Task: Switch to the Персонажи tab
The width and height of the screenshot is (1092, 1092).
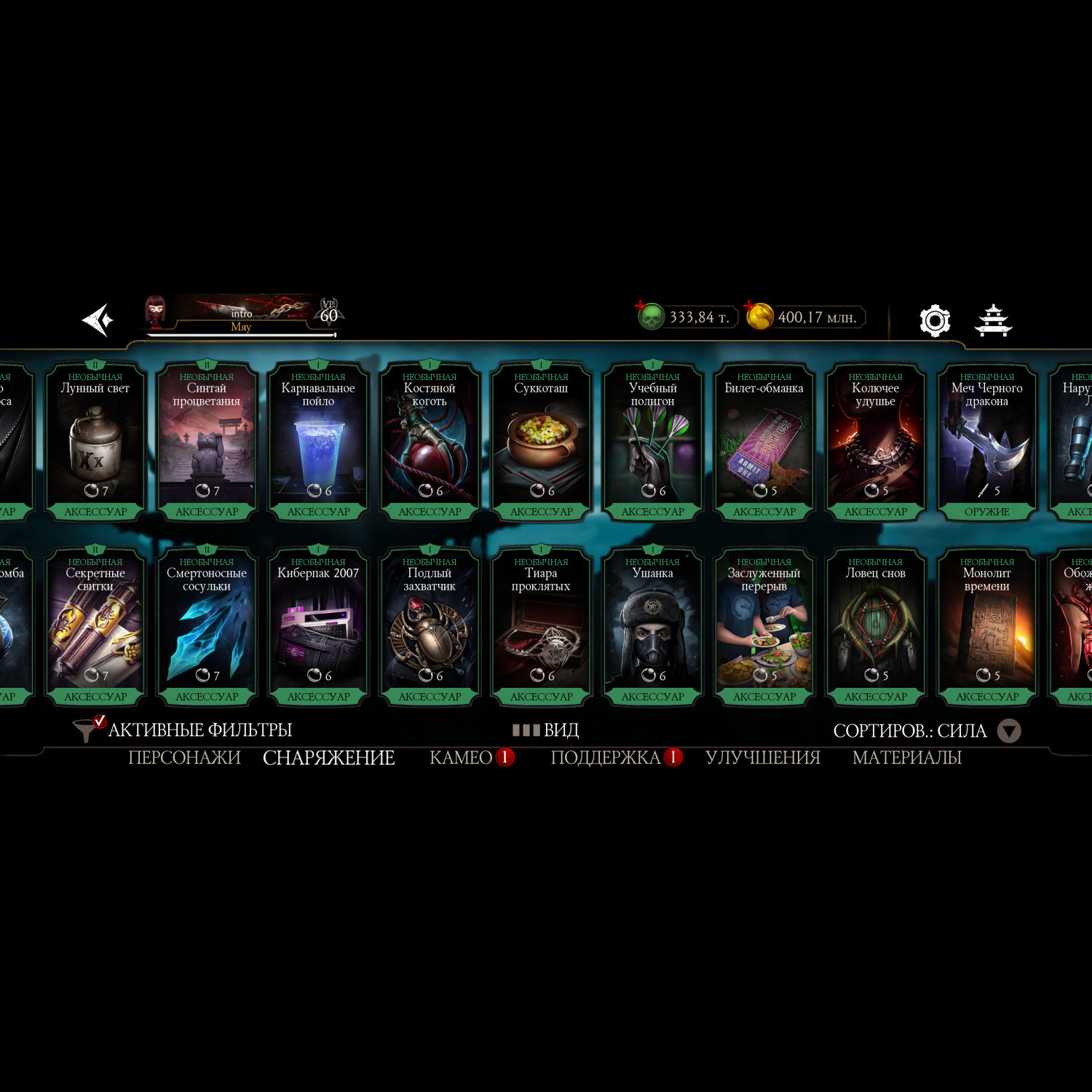Action: point(184,758)
